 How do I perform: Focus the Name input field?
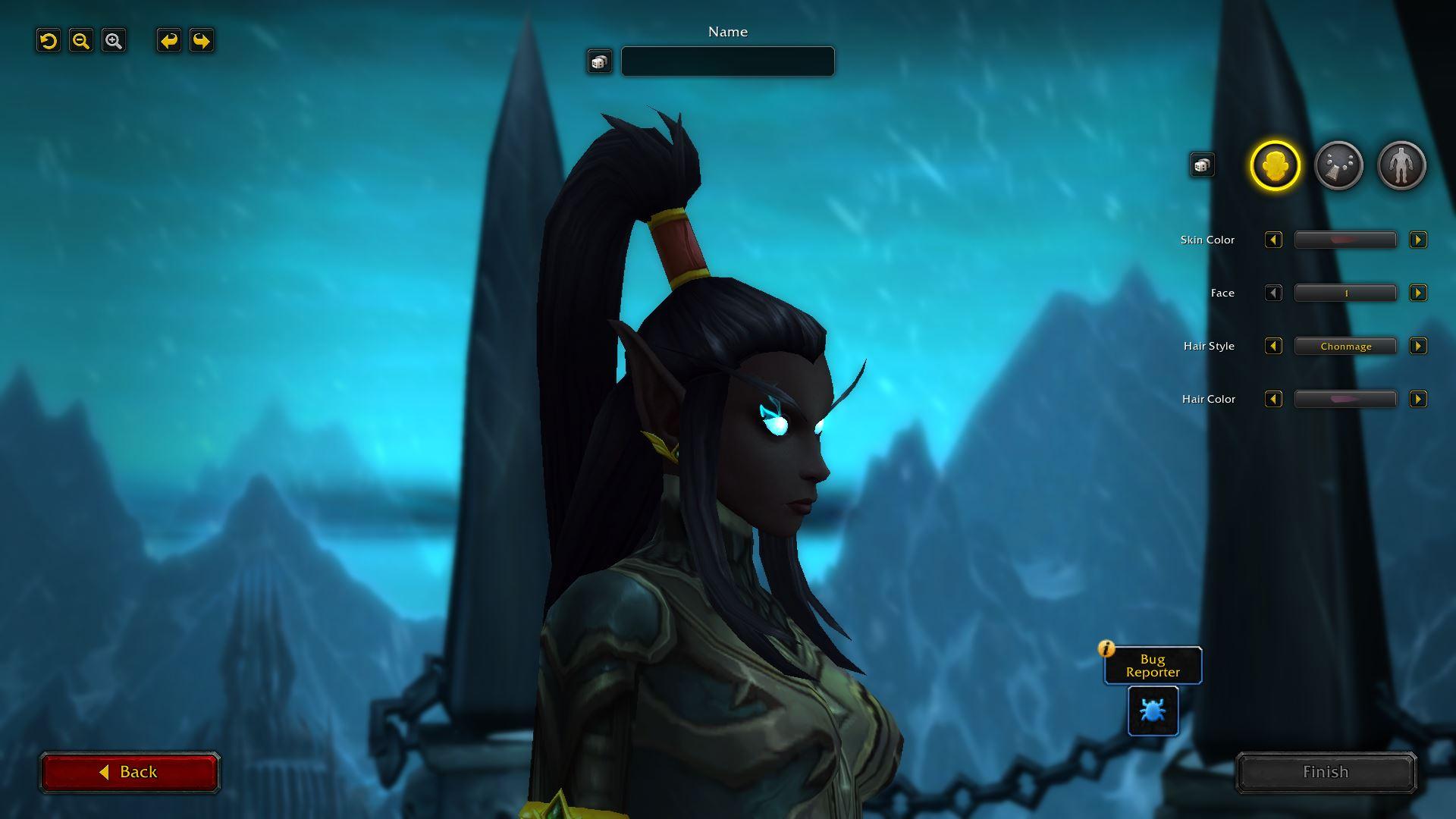[x=727, y=61]
